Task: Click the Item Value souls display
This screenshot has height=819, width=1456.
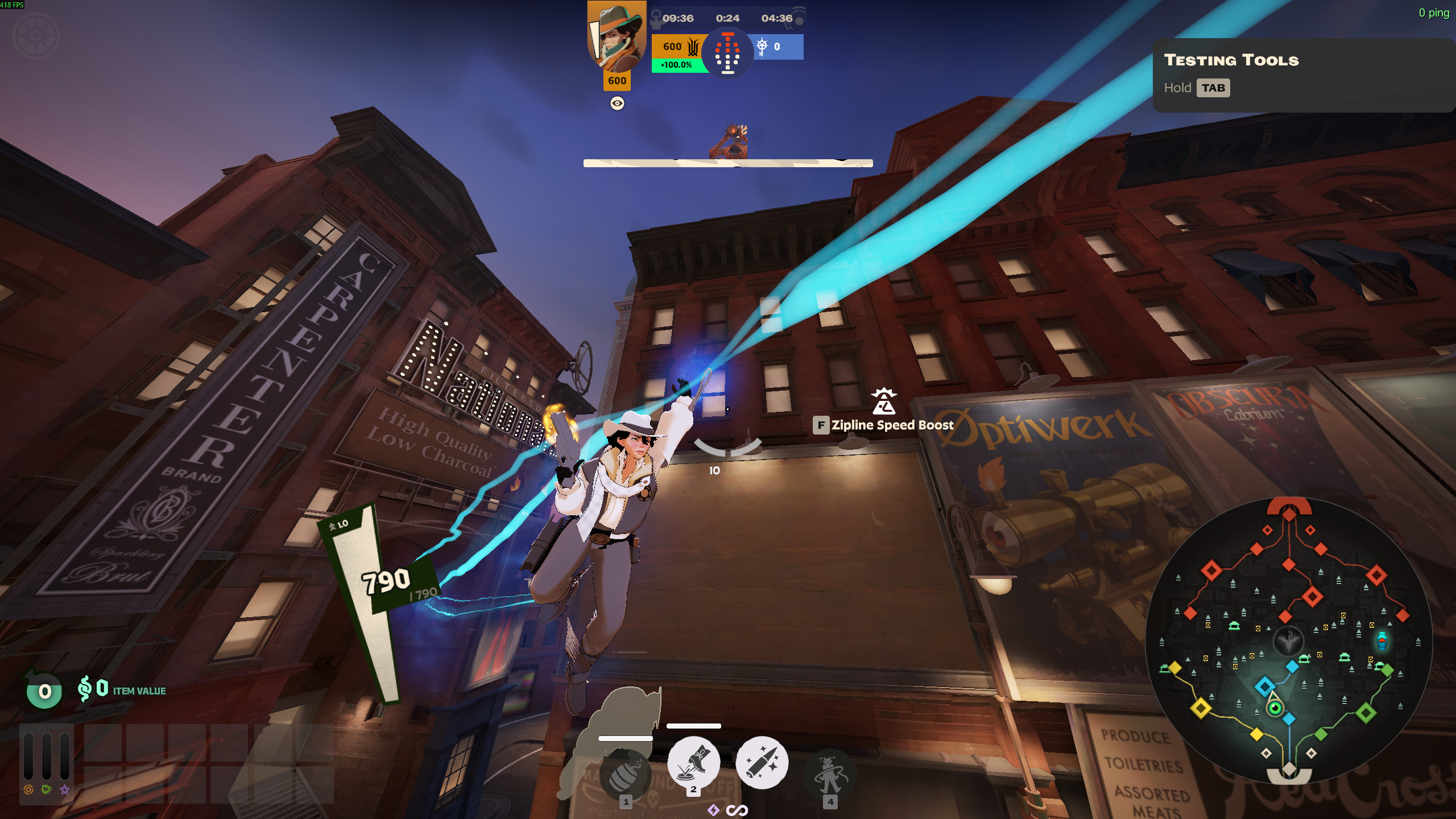Action: (122, 690)
